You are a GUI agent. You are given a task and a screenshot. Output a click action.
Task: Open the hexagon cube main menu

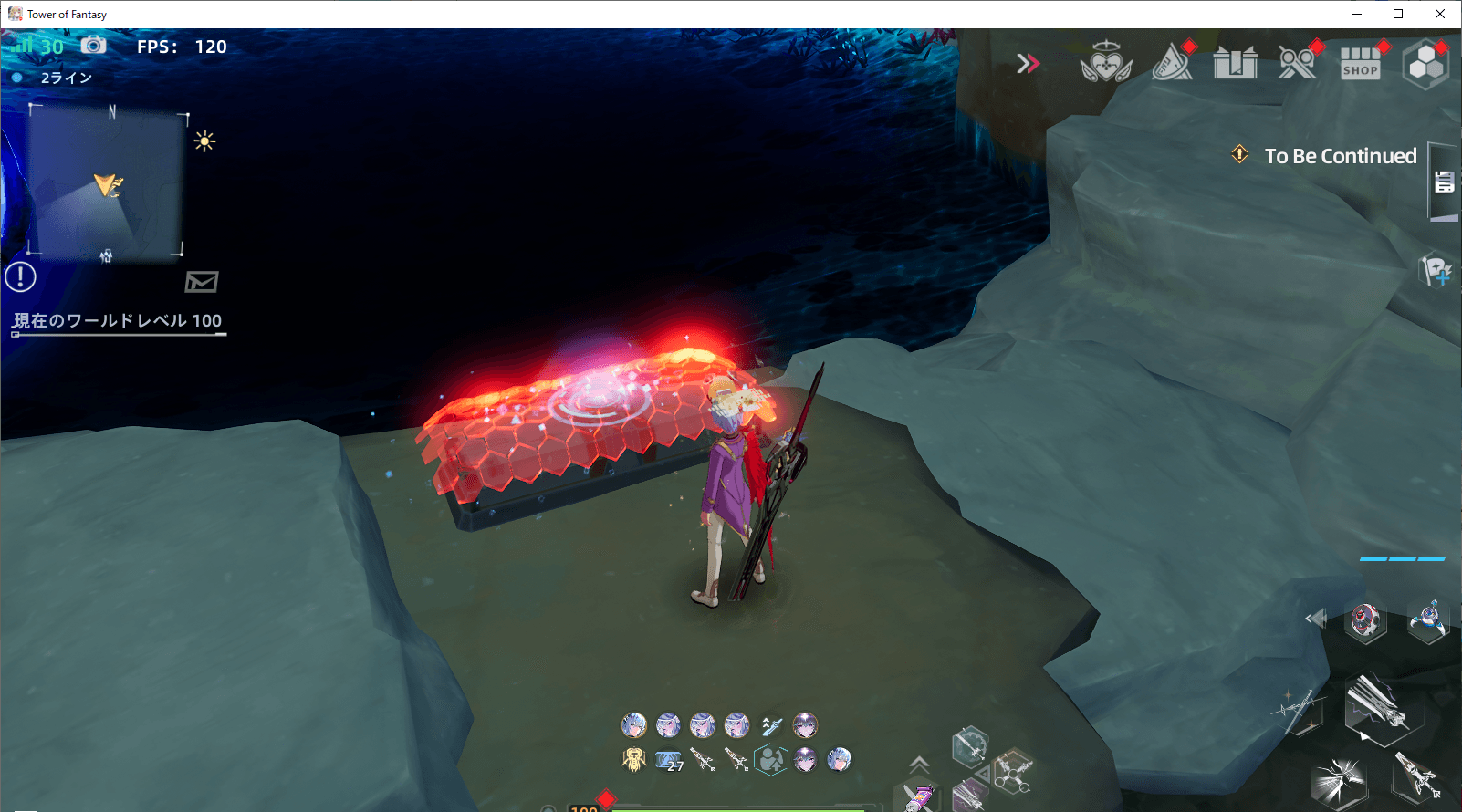pos(1425,64)
